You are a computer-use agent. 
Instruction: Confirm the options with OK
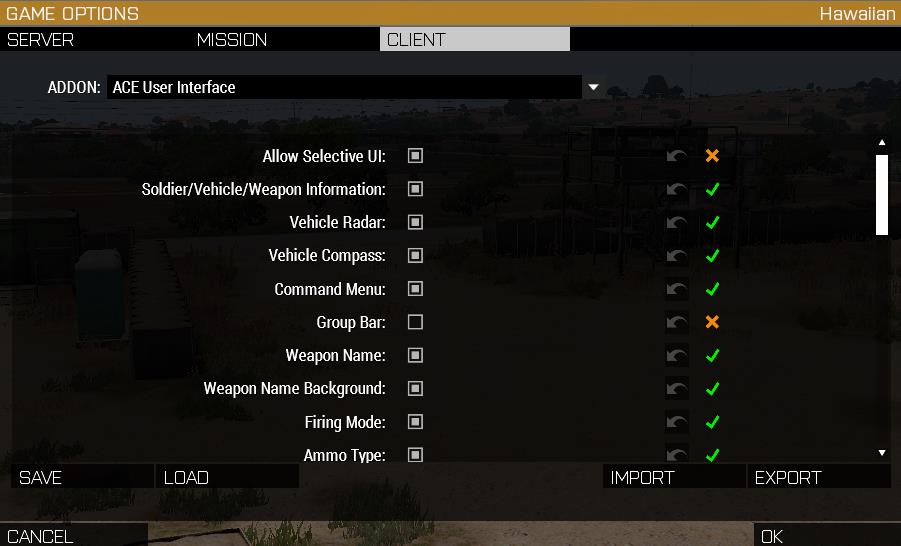(772, 536)
